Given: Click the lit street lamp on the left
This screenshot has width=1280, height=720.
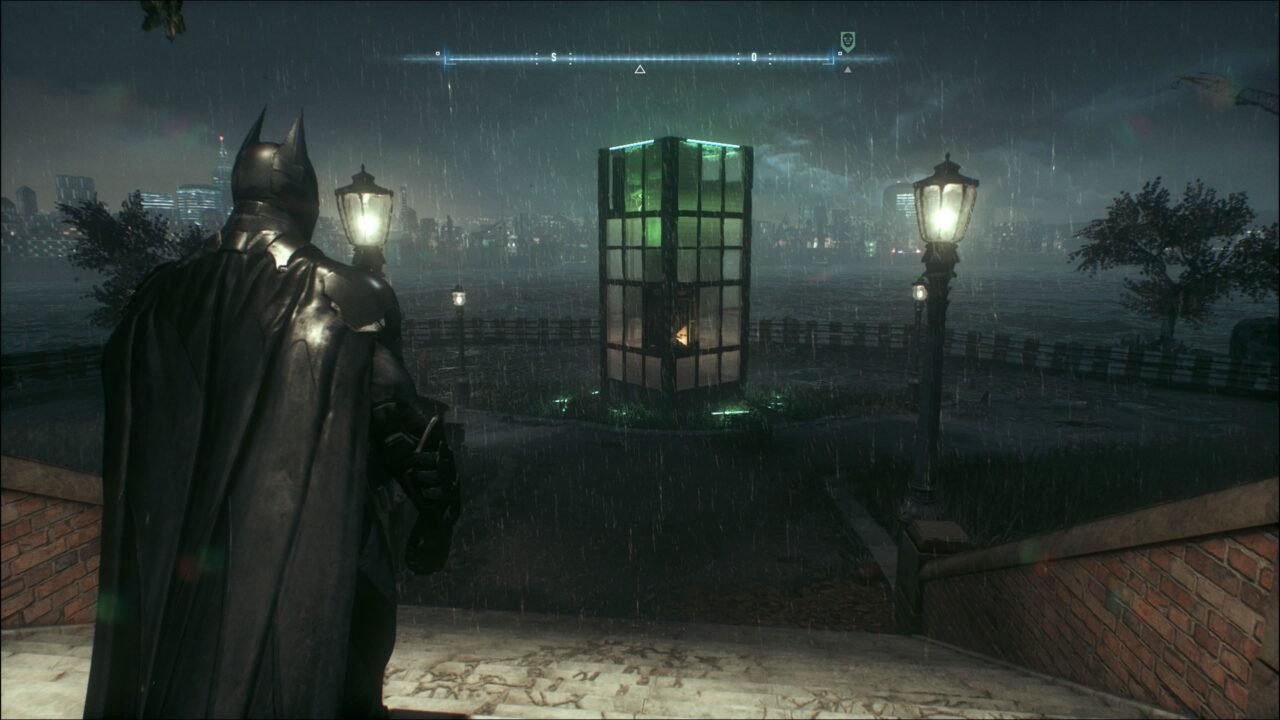Looking at the screenshot, I should [x=367, y=212].
